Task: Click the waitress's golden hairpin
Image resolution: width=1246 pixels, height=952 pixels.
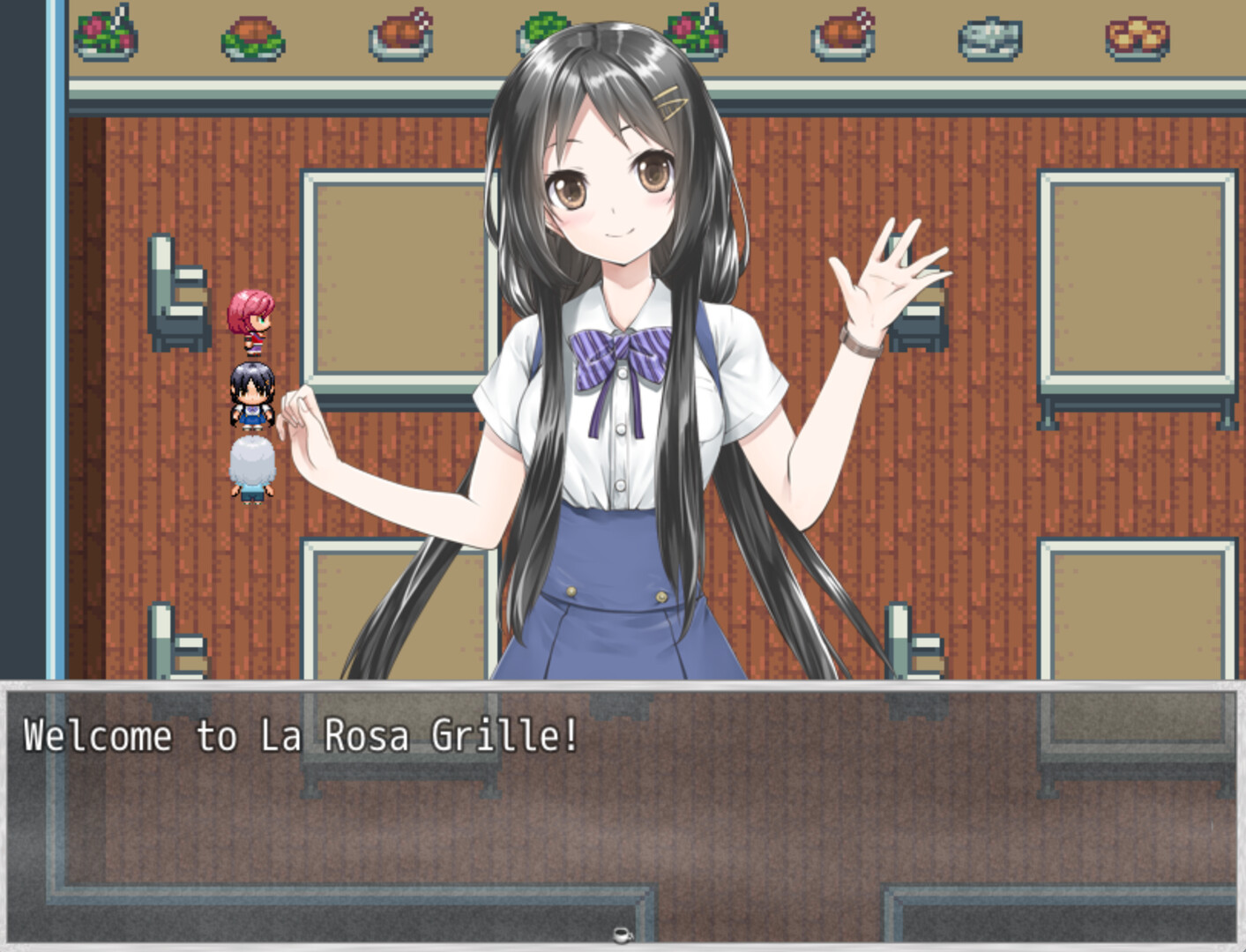Action: [670, 100]
